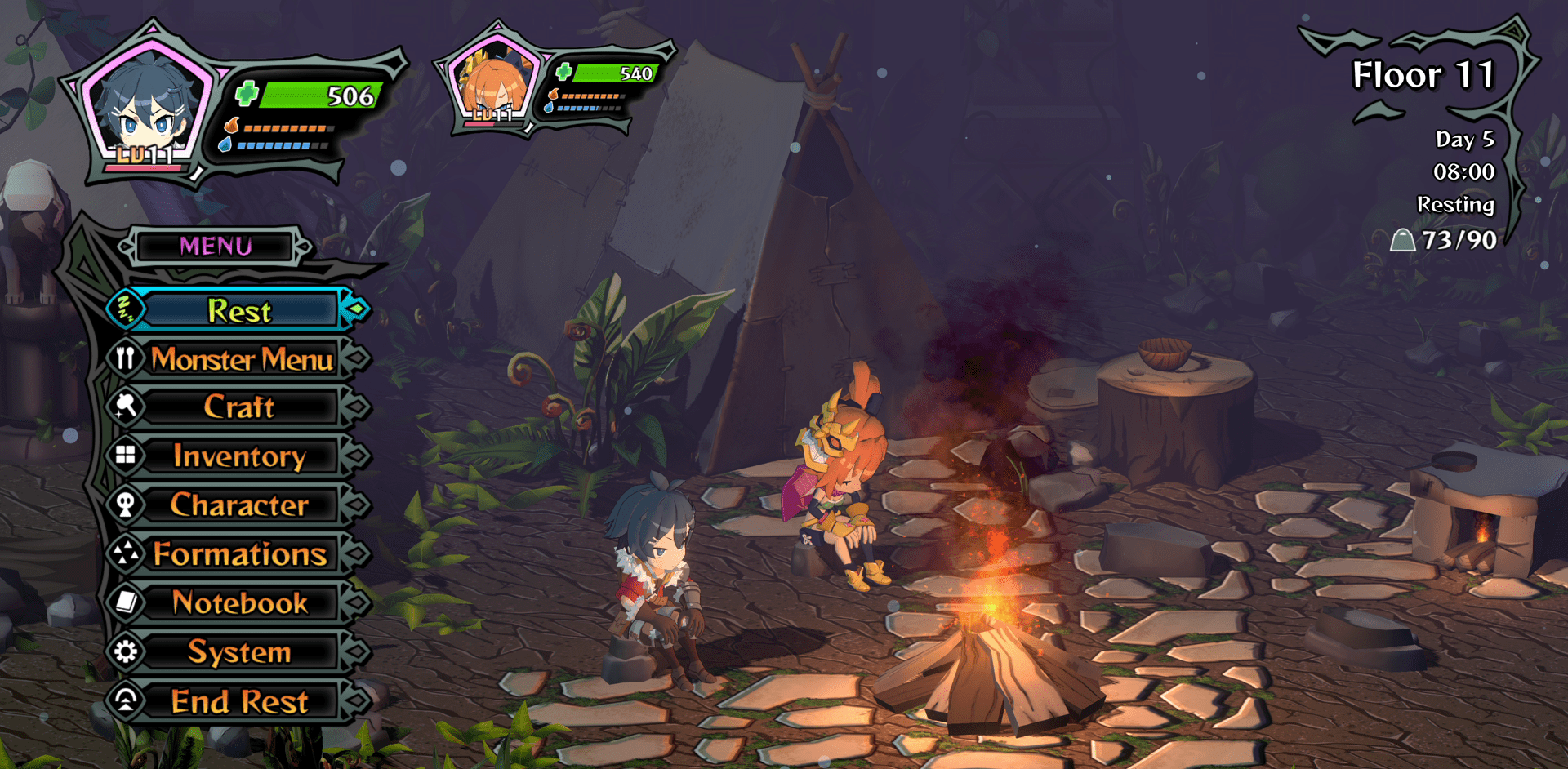Open the Monster Menu entry
Screen dimensions: 1568x769
tap(241, 359)
